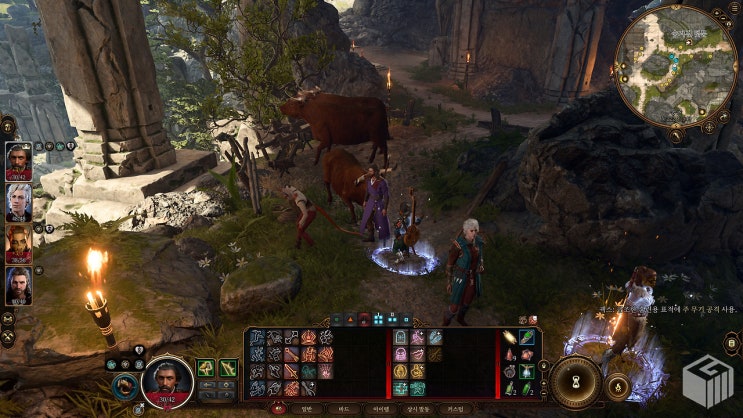Select the white-haired Astarion party portrait
This screenshot has width=743, height=418.
coord(19,202)
